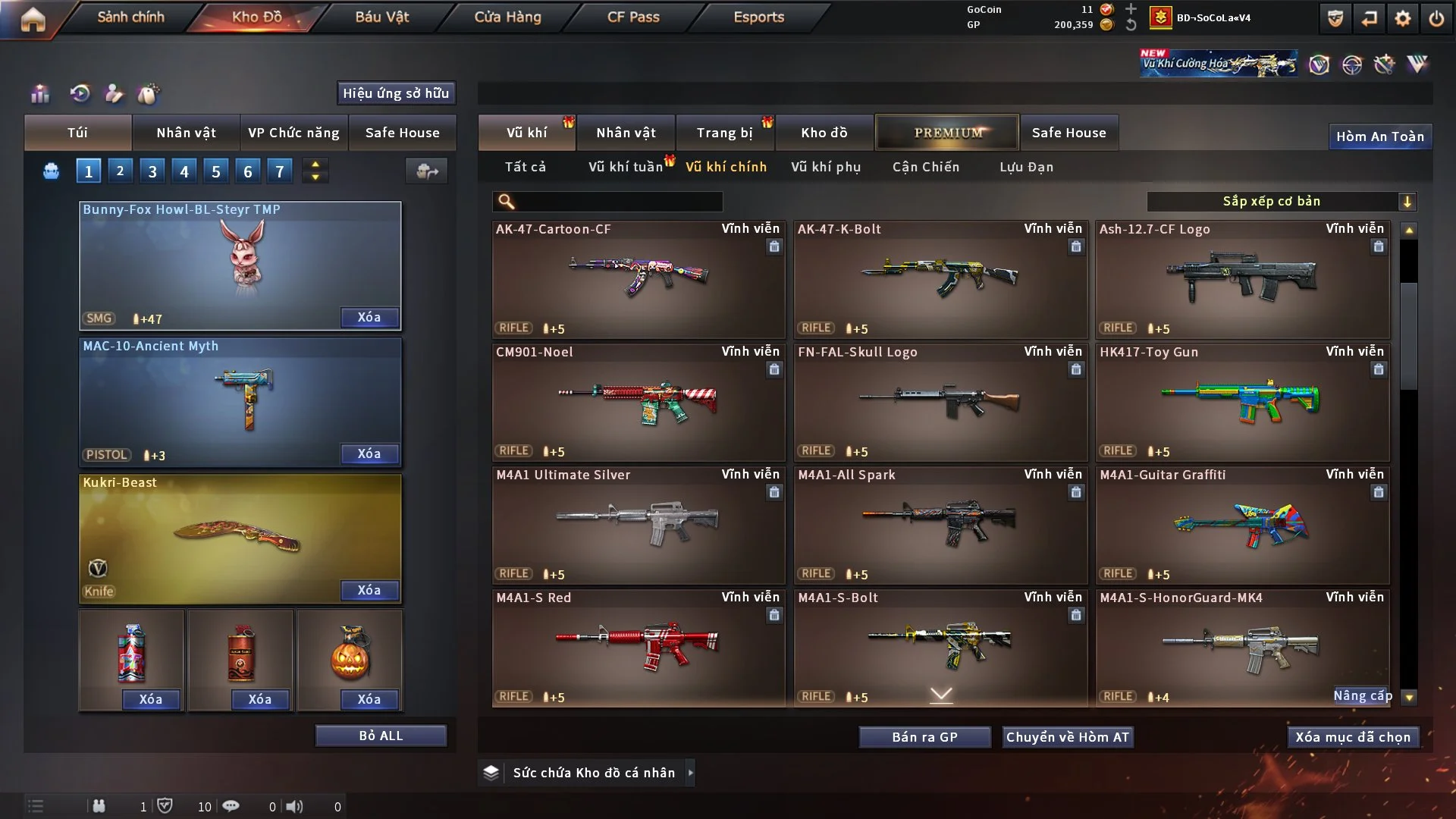Open the Sắp xếp cơ bản sort dropdown

1281,201
